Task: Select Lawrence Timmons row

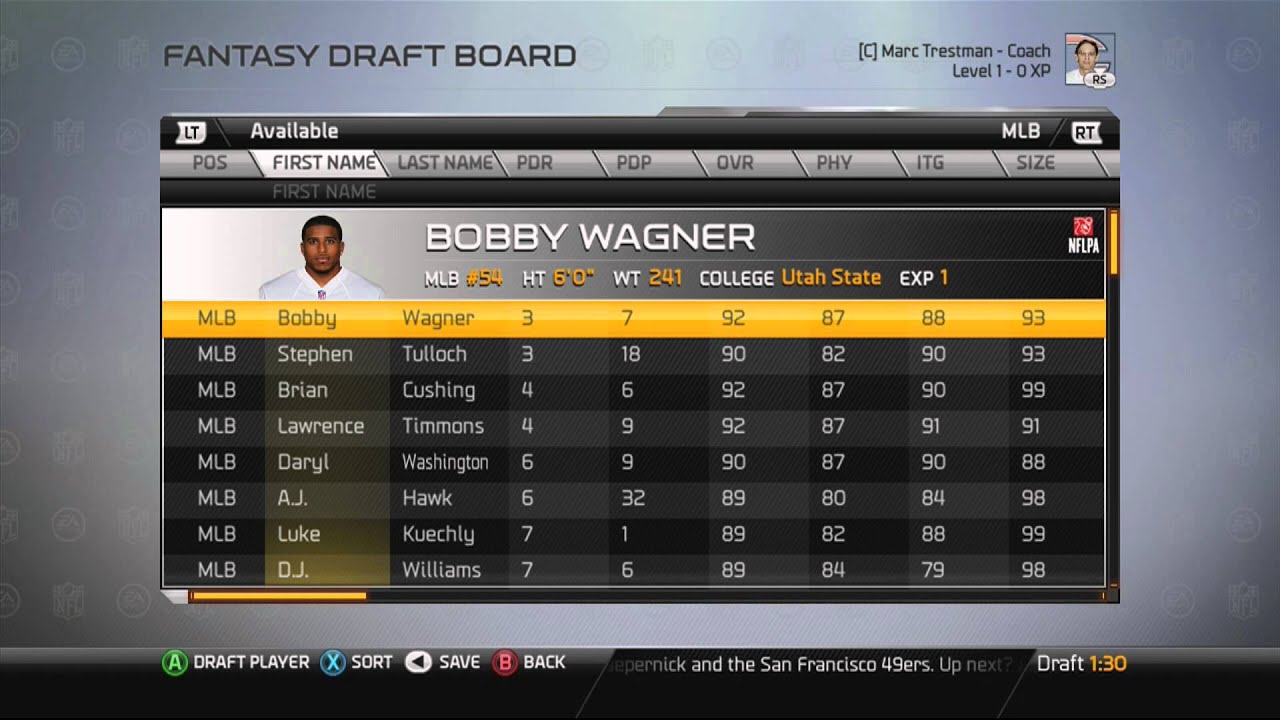Action: tap(632, 426)
